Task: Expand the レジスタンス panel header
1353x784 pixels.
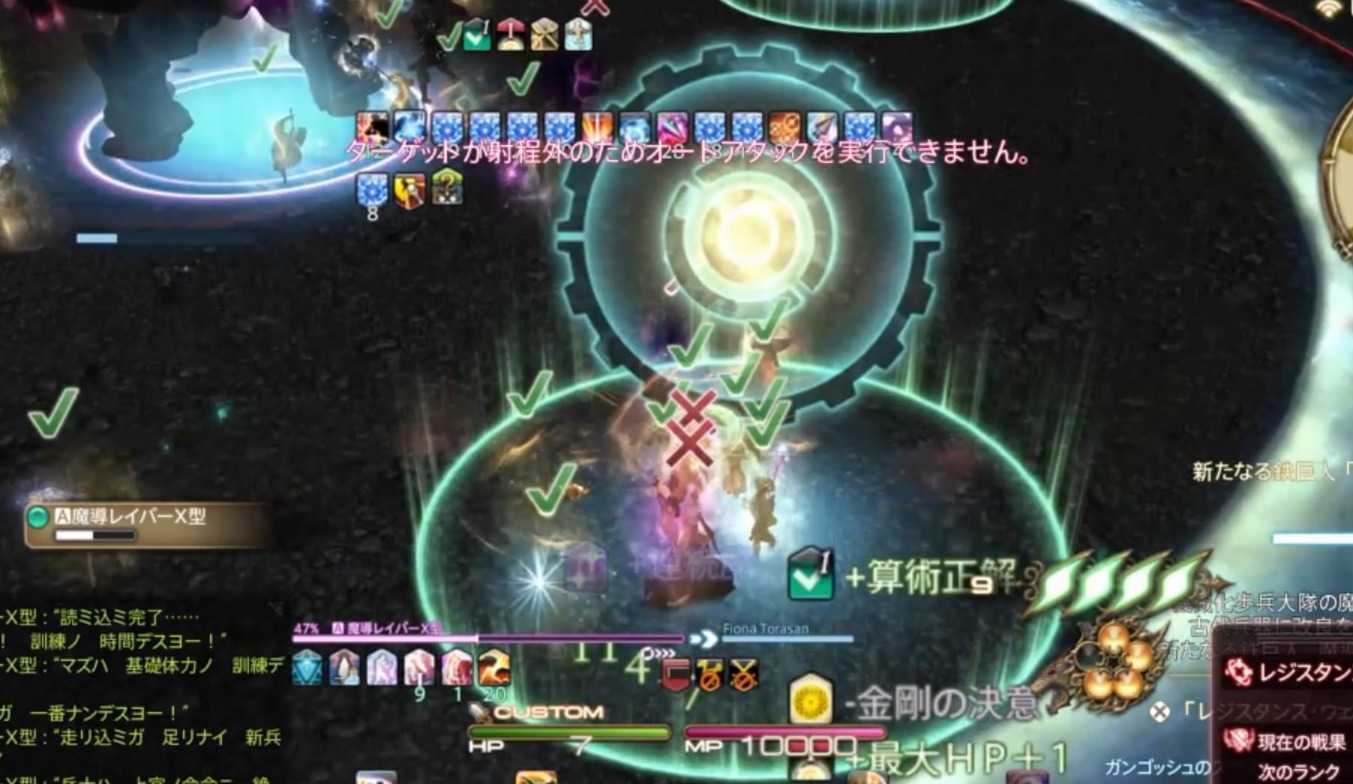Action: 1300,670
